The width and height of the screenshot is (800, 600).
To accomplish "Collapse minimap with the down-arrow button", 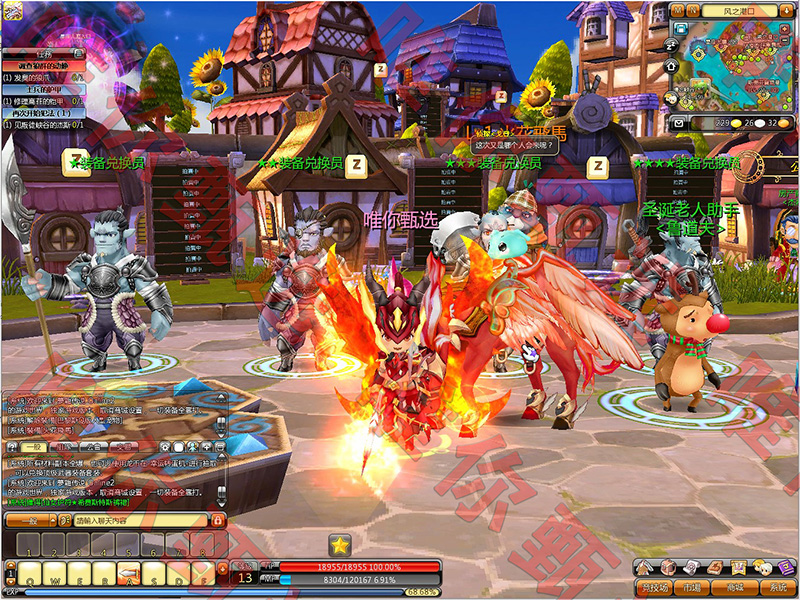I will (x=787, y=9).
